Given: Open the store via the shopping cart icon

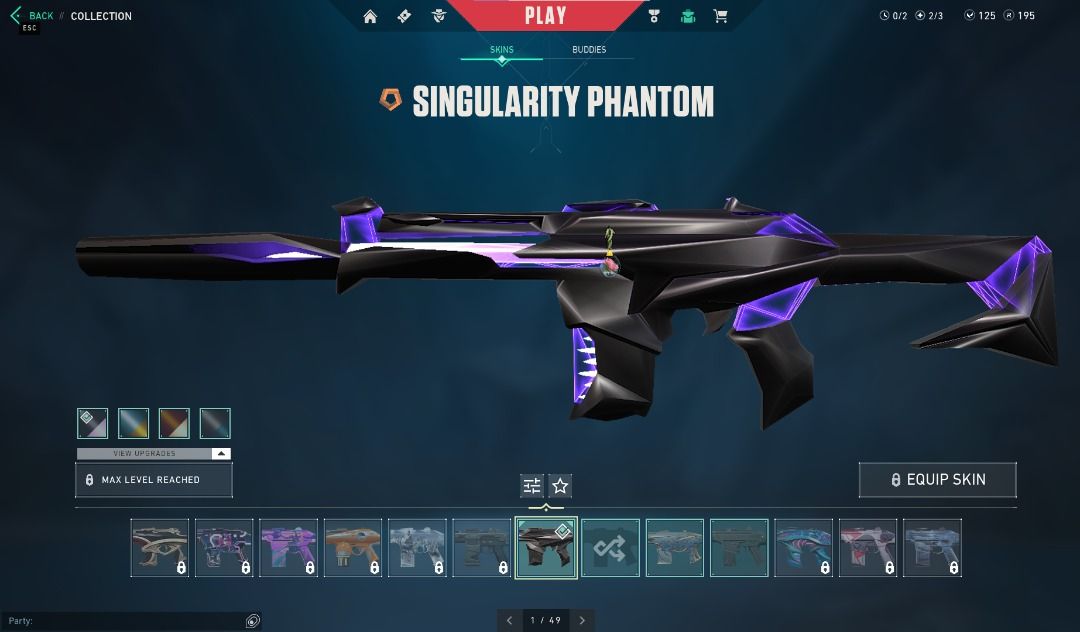Looking at the screenshot, I should pyautogui.click(x=720, y=16).
